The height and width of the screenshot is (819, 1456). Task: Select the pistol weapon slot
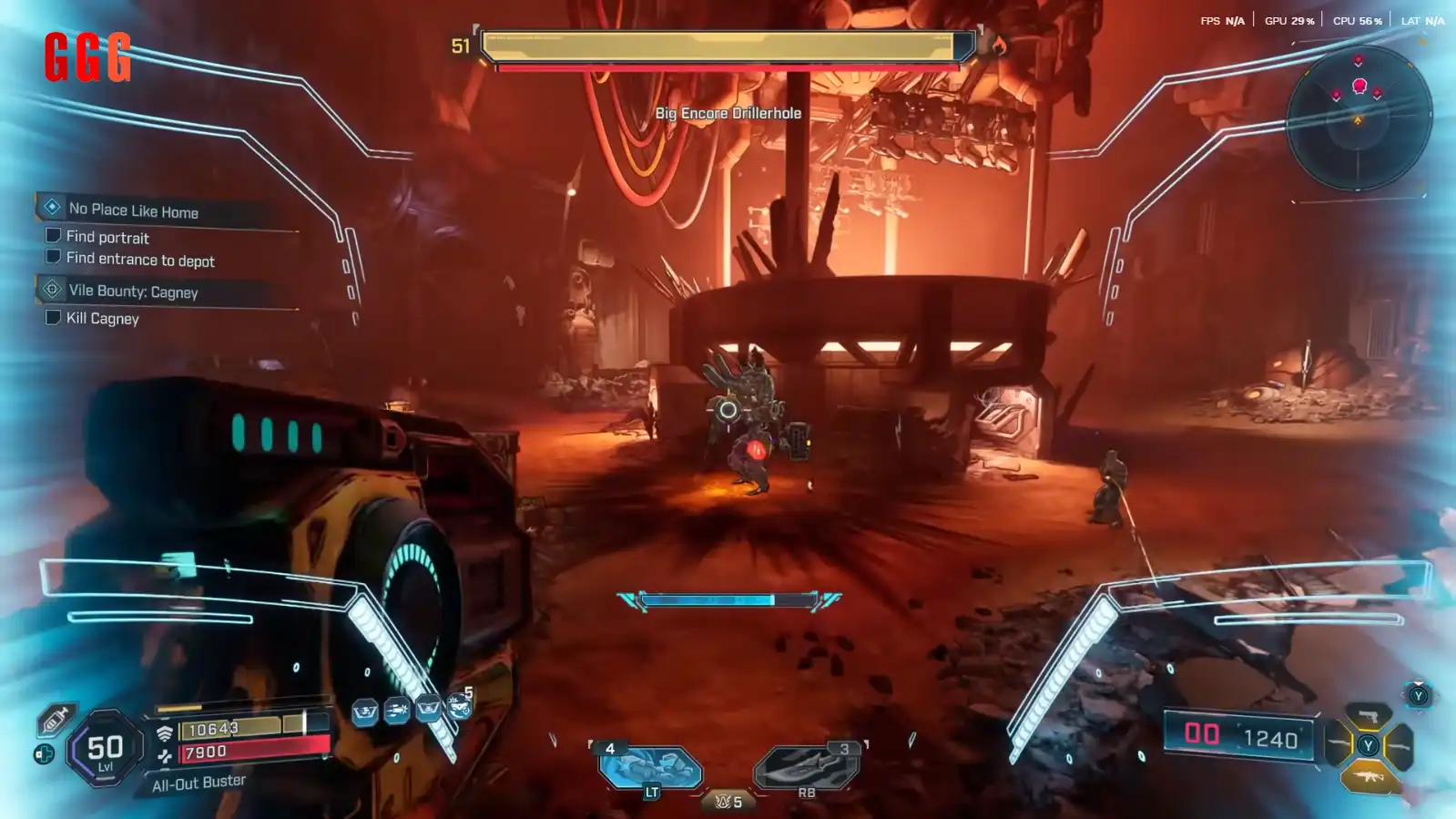tap(1368, 715)
